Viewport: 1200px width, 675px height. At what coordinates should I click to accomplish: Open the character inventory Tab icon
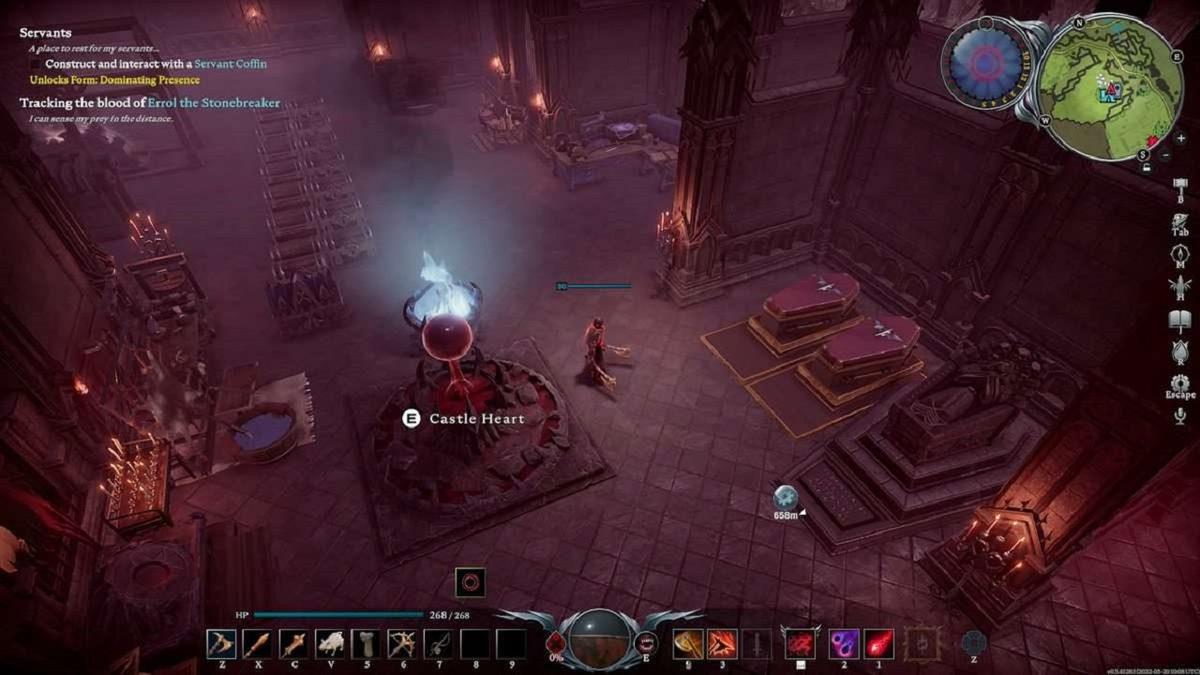tap(1180, 222)
